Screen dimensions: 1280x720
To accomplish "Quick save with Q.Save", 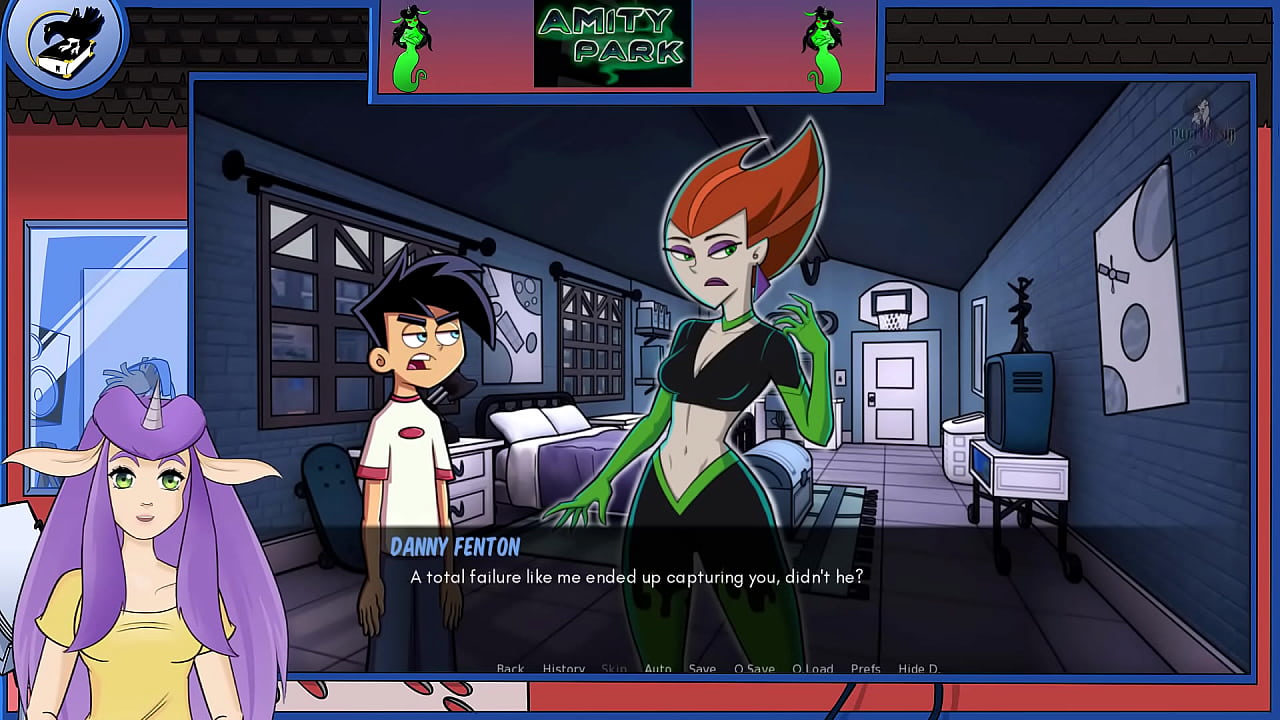I will (754, 668).
